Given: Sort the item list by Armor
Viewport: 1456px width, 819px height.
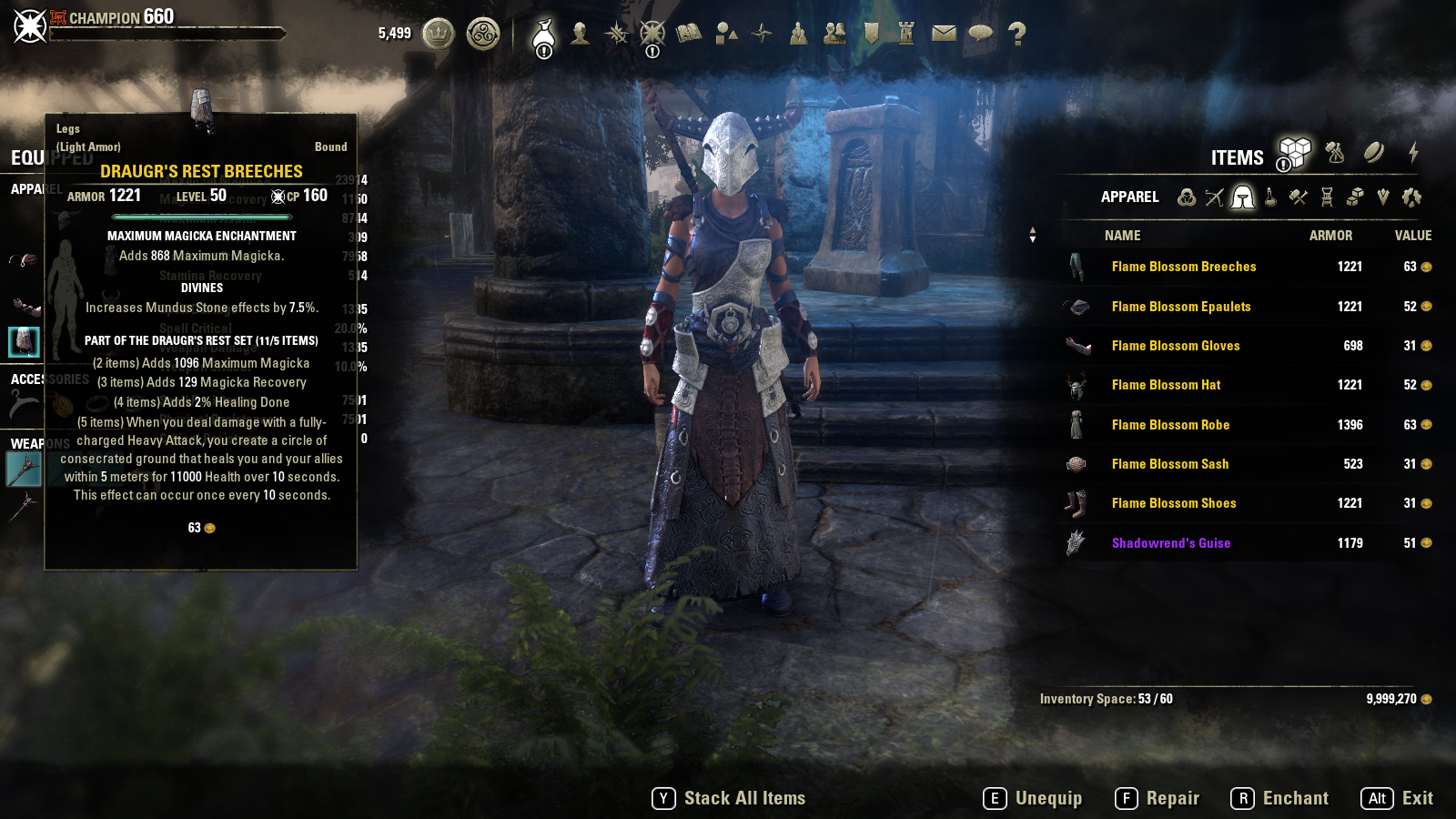Looking at the screenshot, I should click(x=1330, y=236).
